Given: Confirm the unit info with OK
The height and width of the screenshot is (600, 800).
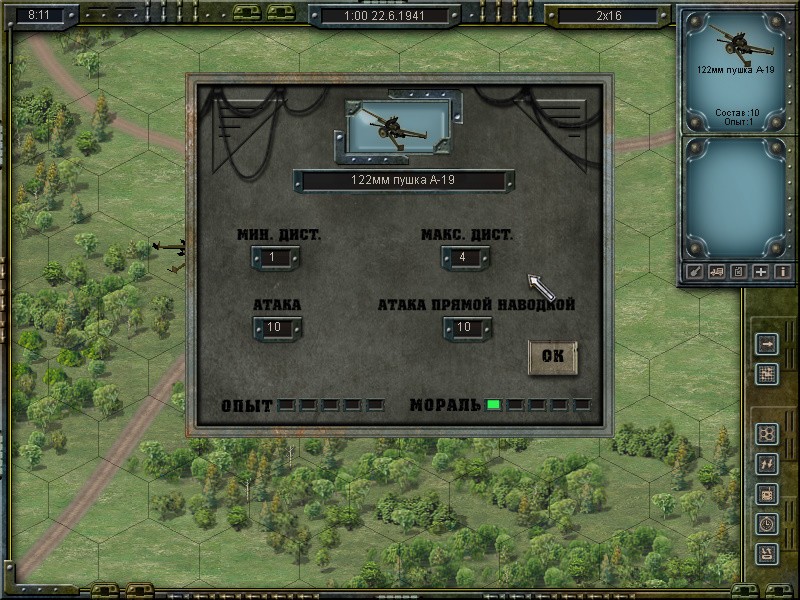Looking at the screenshot, I should (552, 357).
